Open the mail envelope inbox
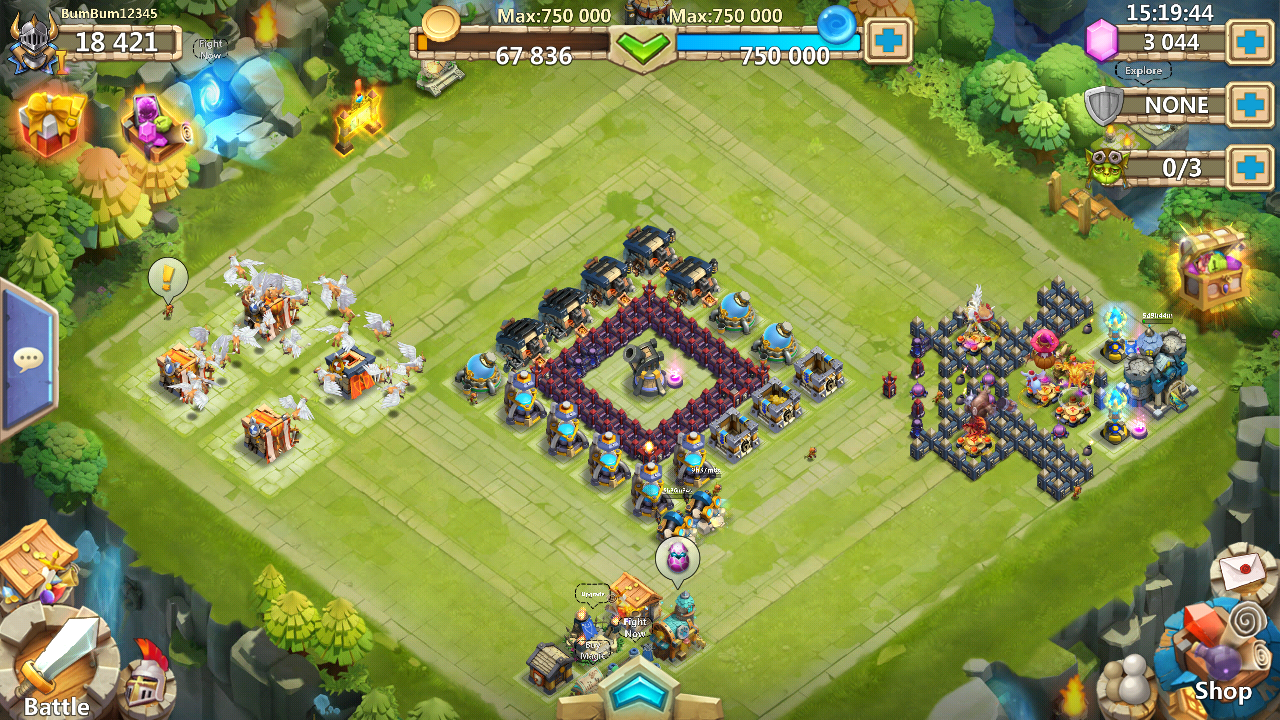1280x720 pixels. tap(1243, 572)
